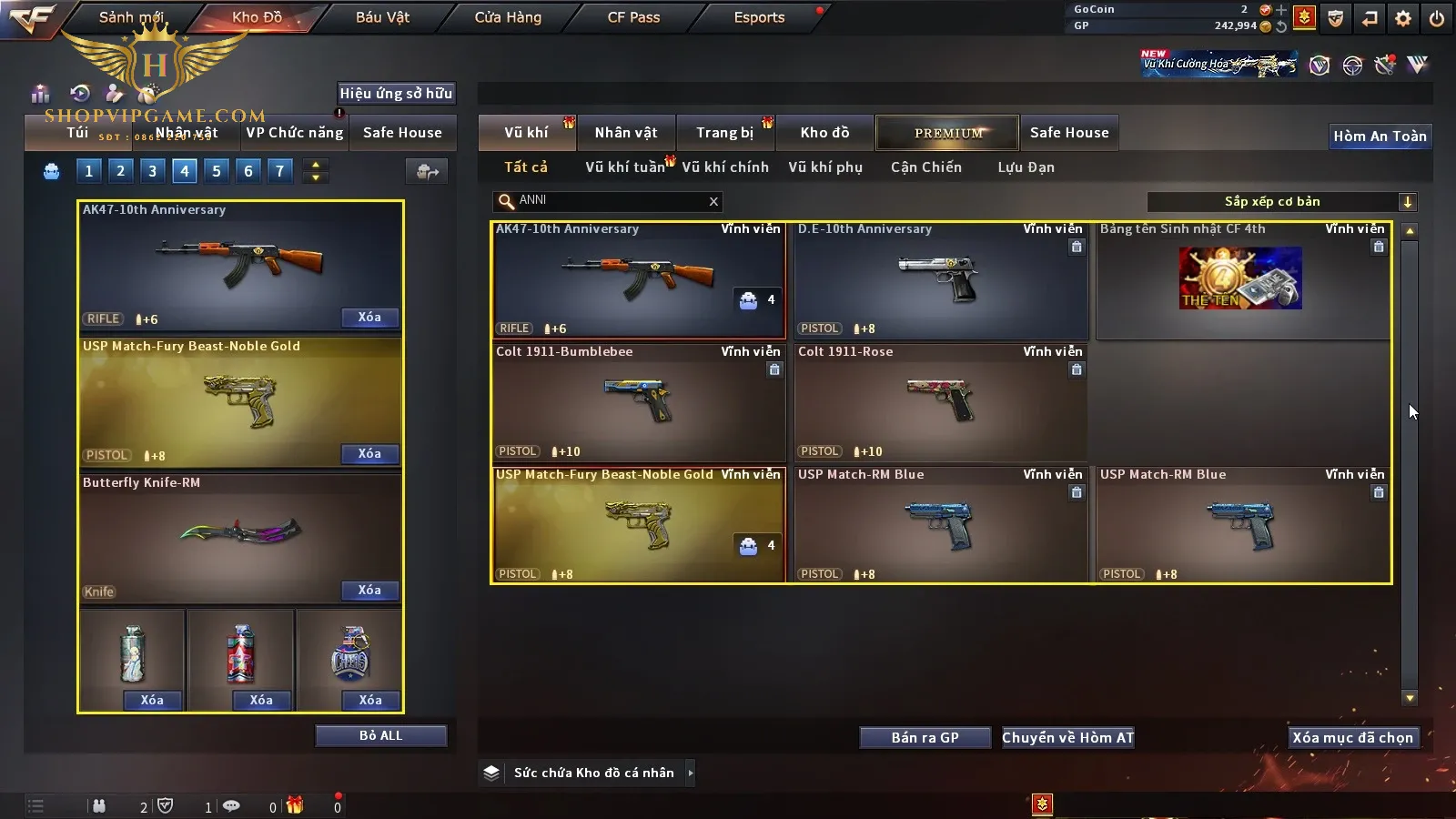This screenshot has height=819, width=1456.
Task: Delete selected items with Xóa mục đã chọn
Action: click(1352, 737)
